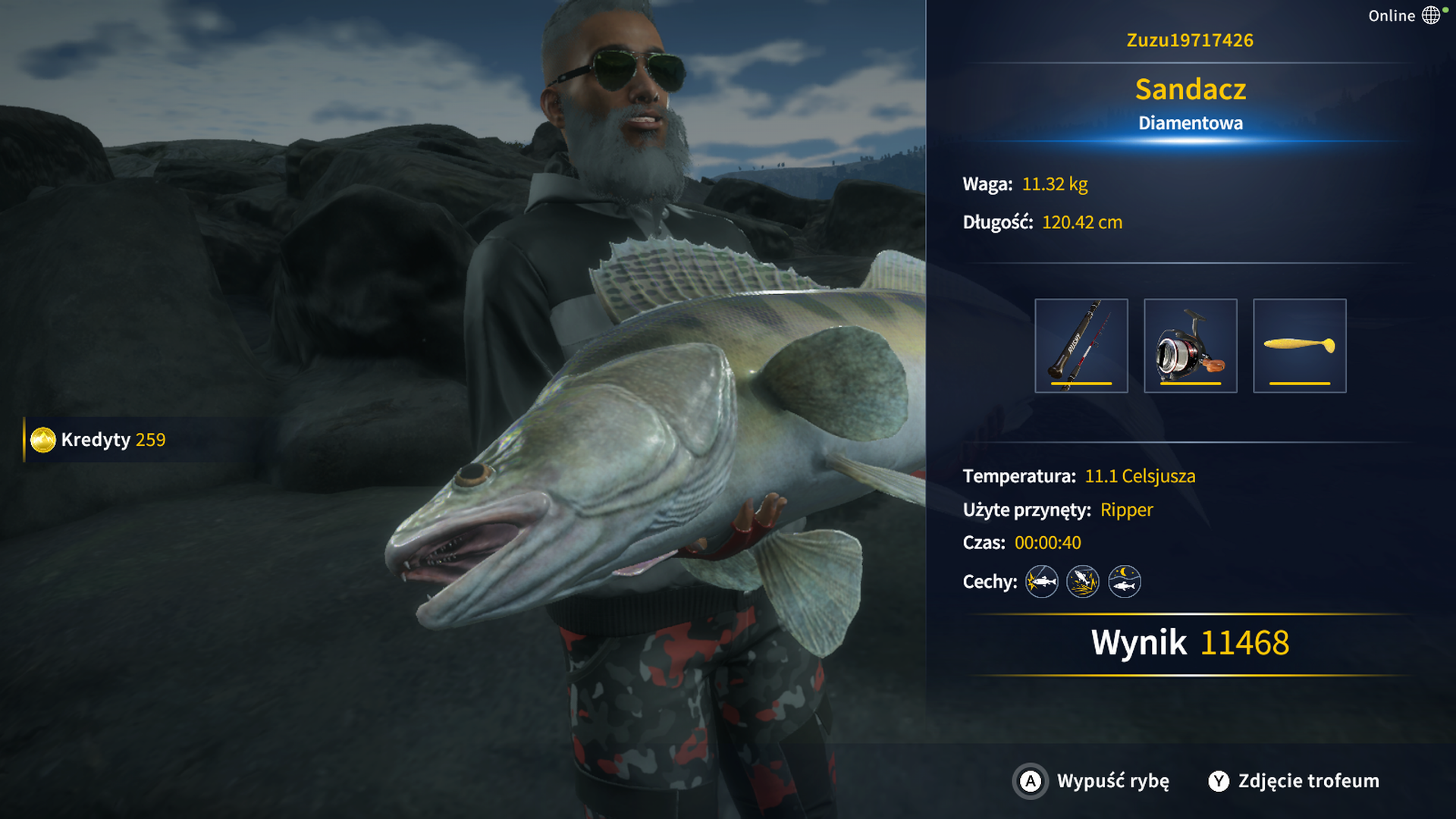Inspect the hooked-fish strike trait icon
The image size is (1456, 819).
[1041, 582]
